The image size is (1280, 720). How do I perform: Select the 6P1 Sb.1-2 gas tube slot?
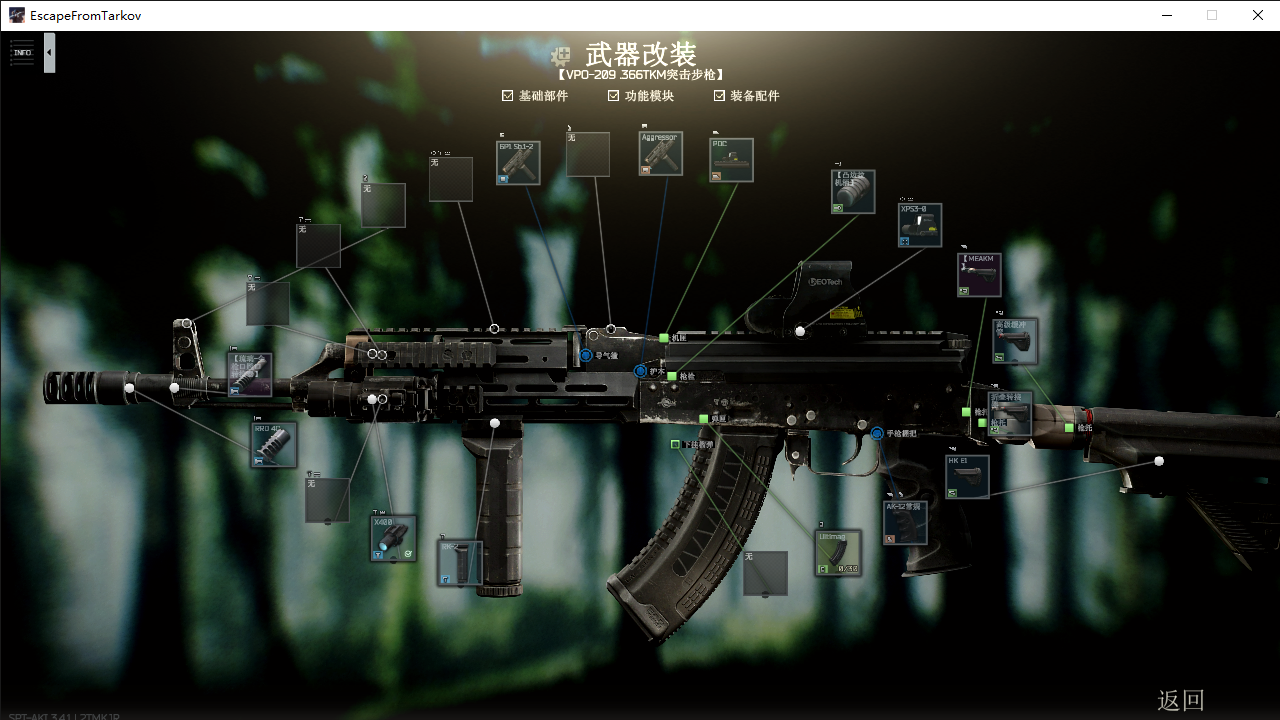[x=518, y=162]
